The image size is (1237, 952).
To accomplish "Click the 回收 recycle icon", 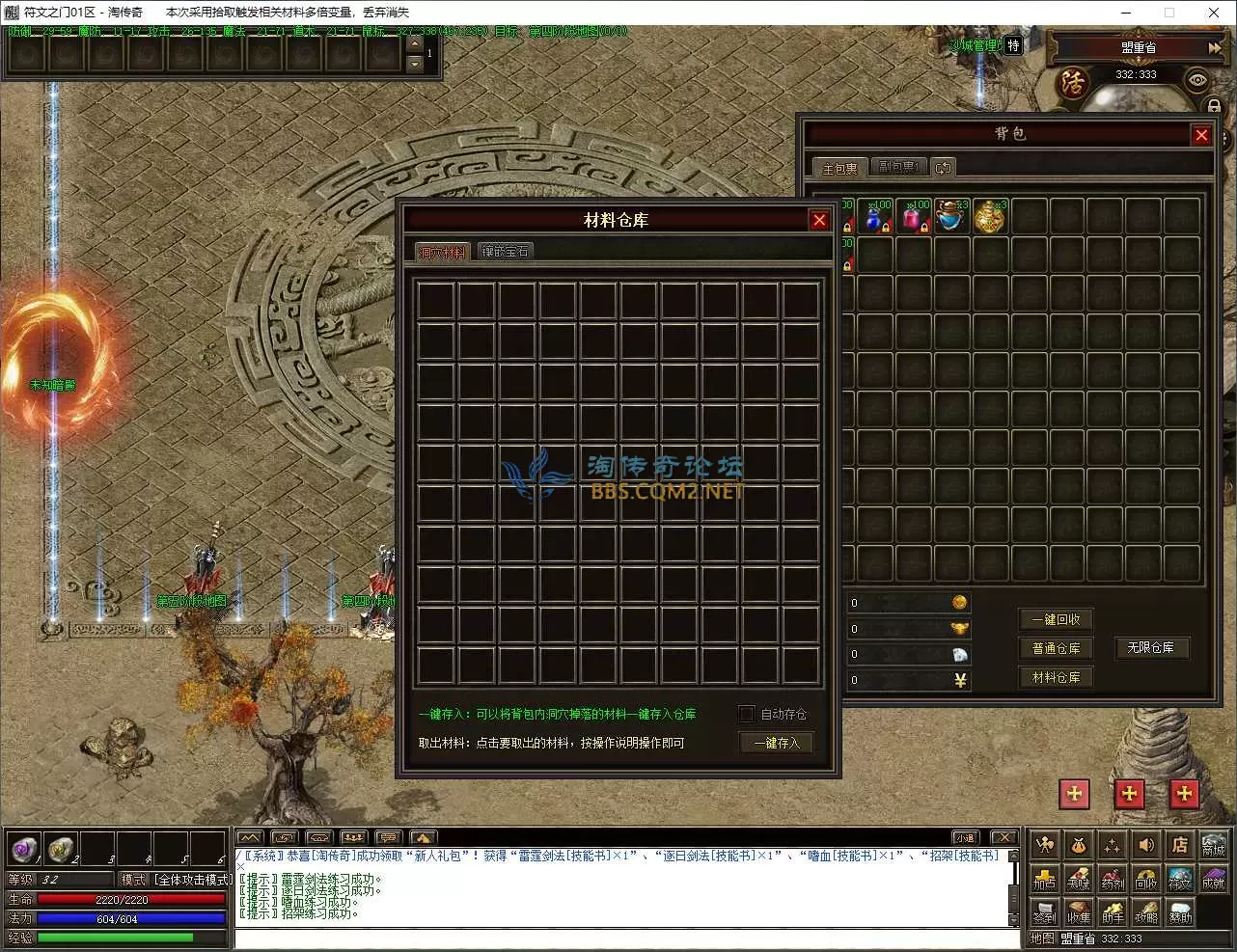I will tap(1145, 880).
